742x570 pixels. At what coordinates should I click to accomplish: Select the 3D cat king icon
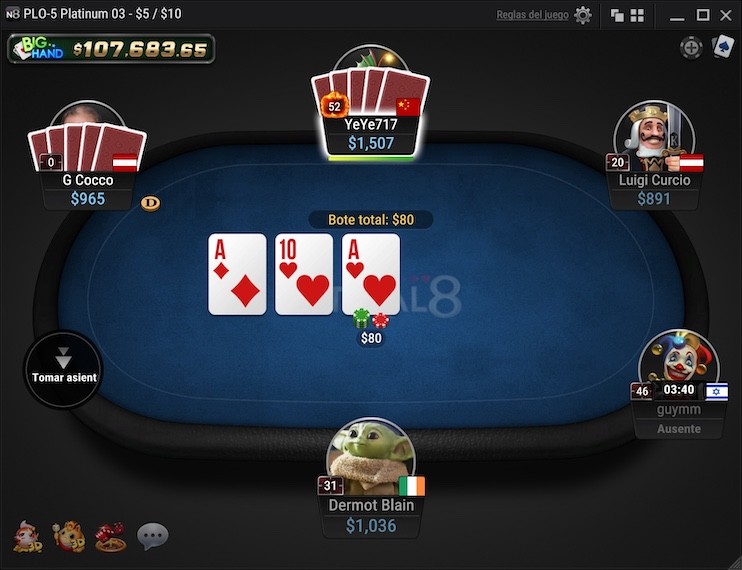tap(68, 537)
